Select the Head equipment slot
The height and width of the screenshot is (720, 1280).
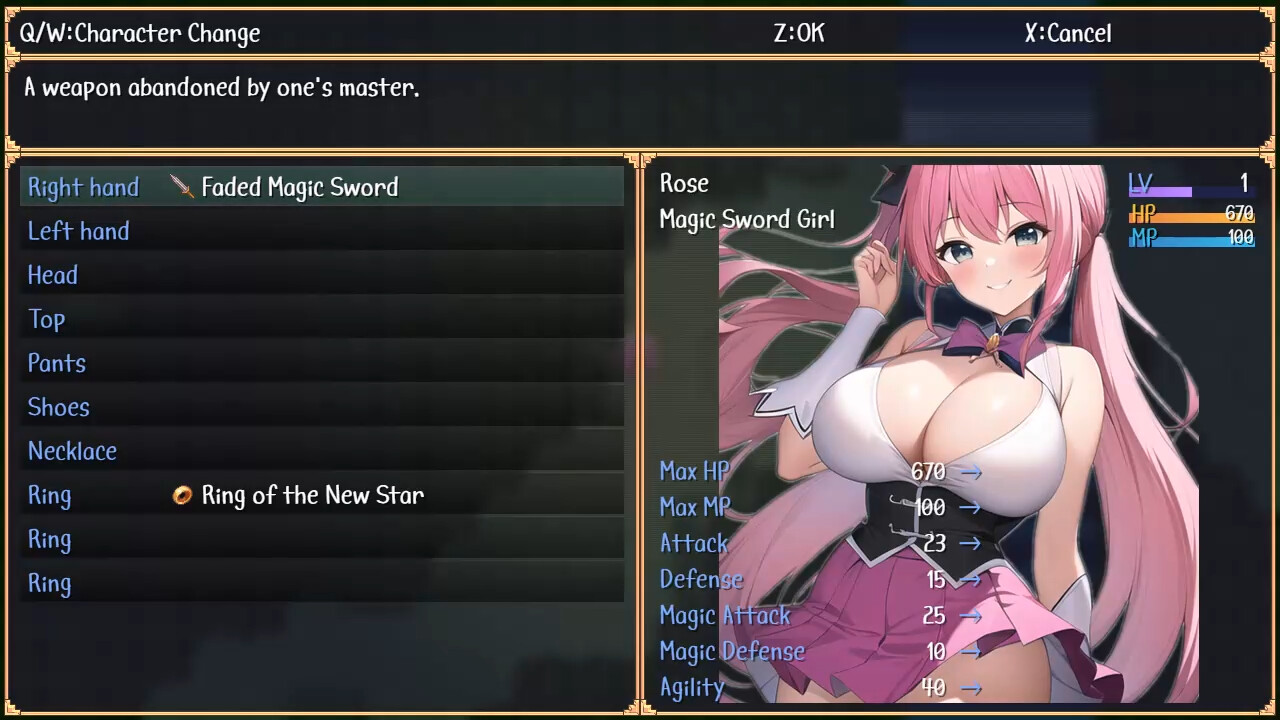point(52,275)
